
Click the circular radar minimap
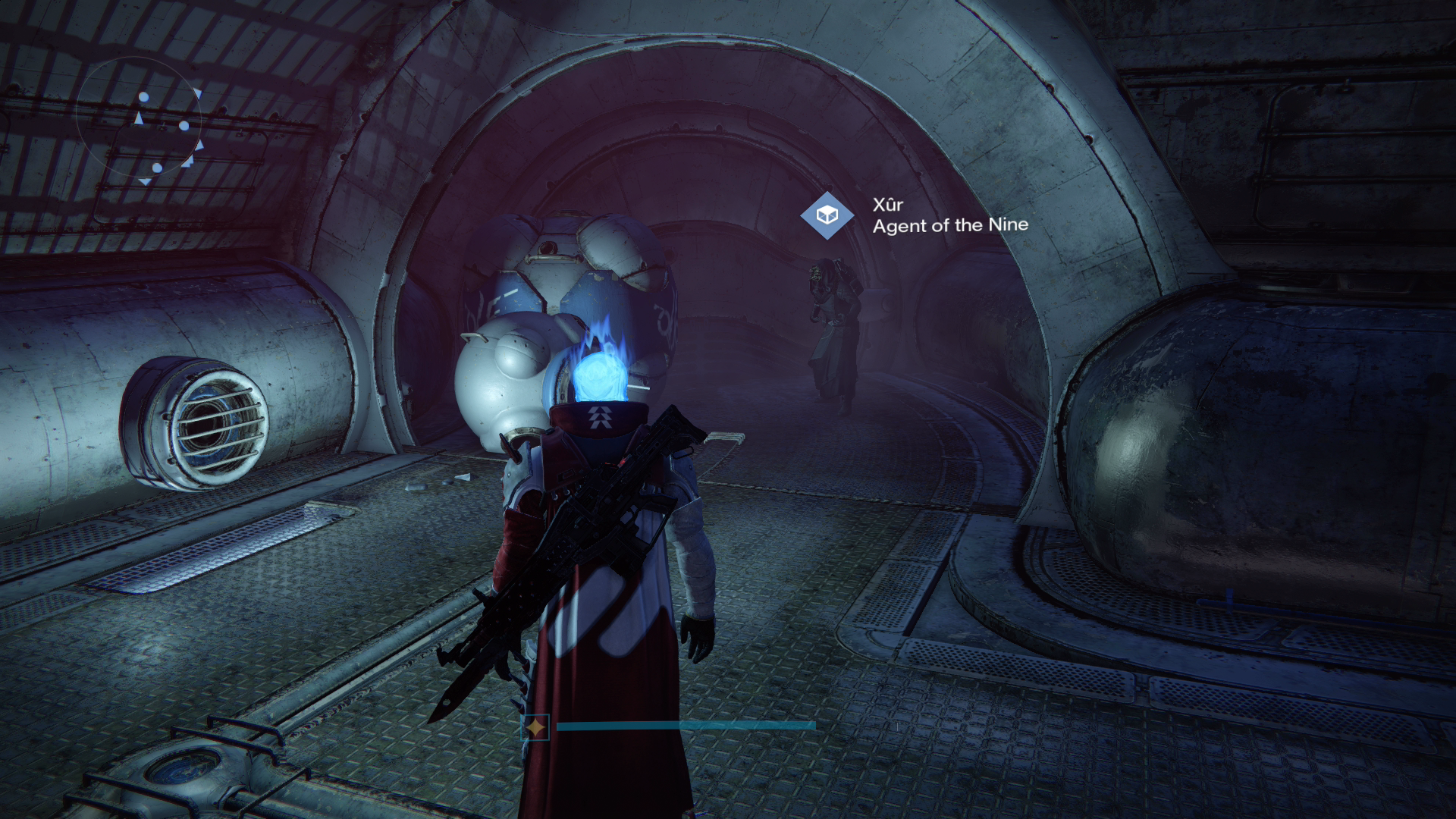point(139,120)
